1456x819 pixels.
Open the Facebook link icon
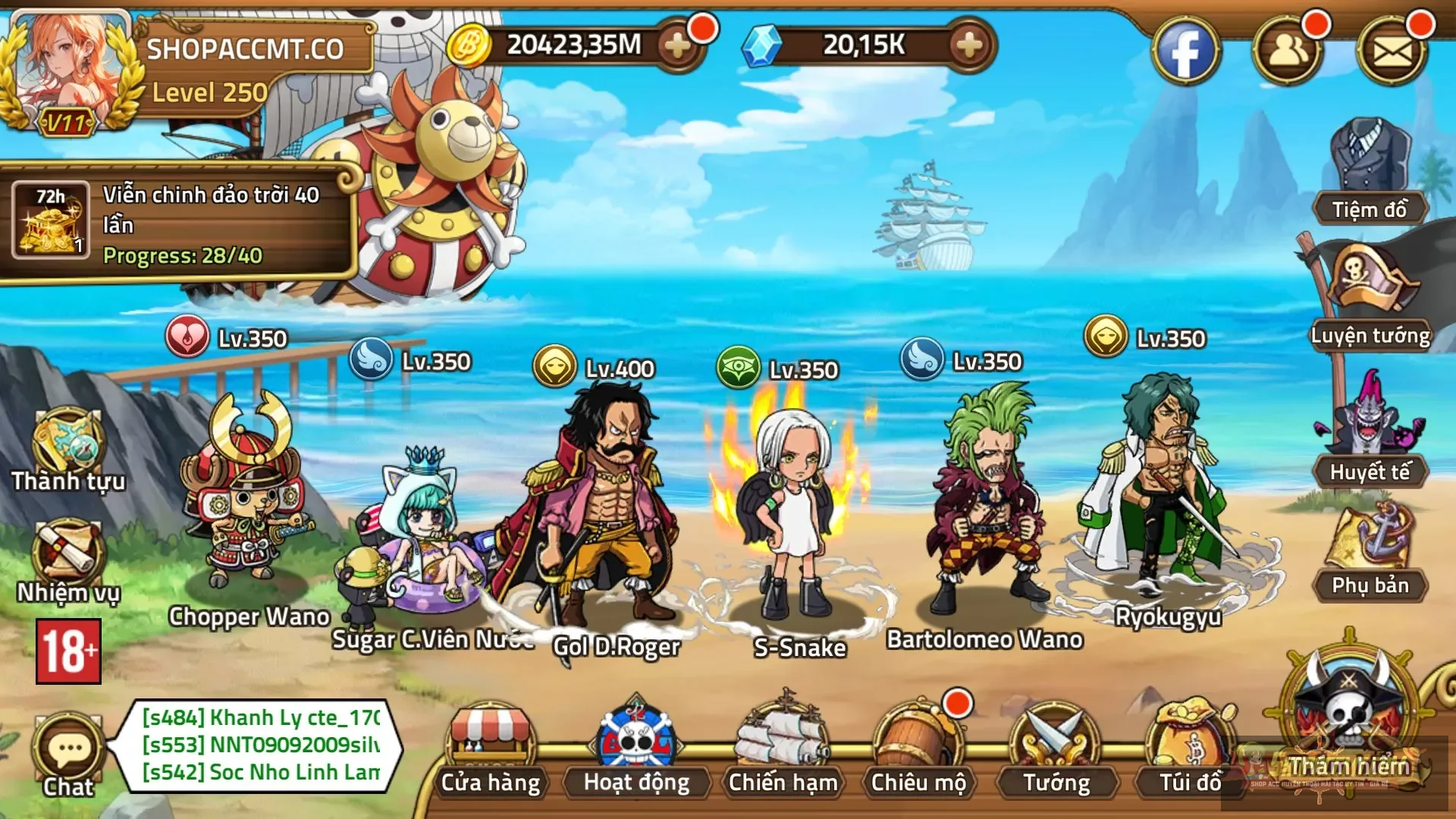coord(1185,52)
